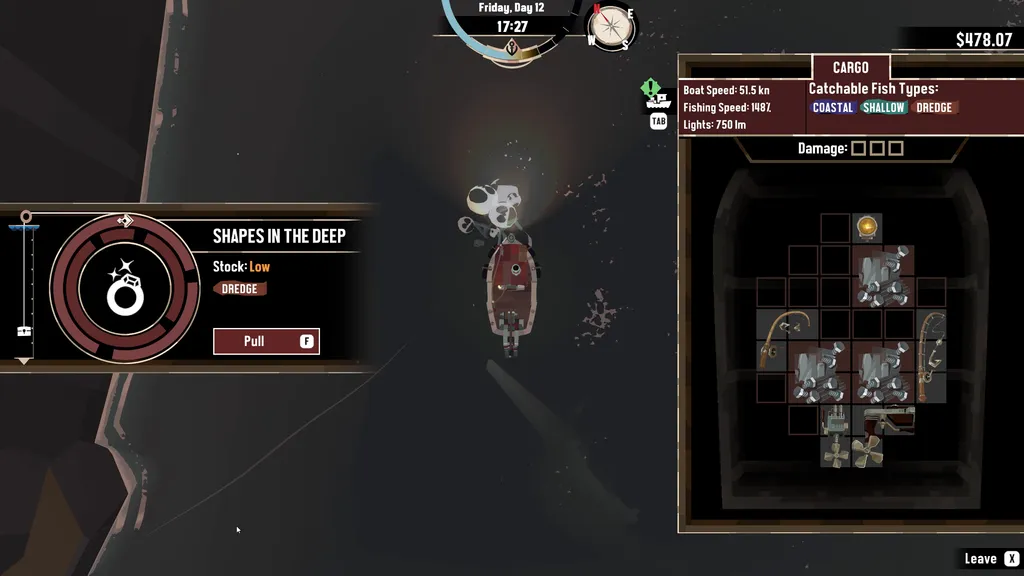
Task: Select the glowing lamp in cargo
Action: click(x=867, y=227)
